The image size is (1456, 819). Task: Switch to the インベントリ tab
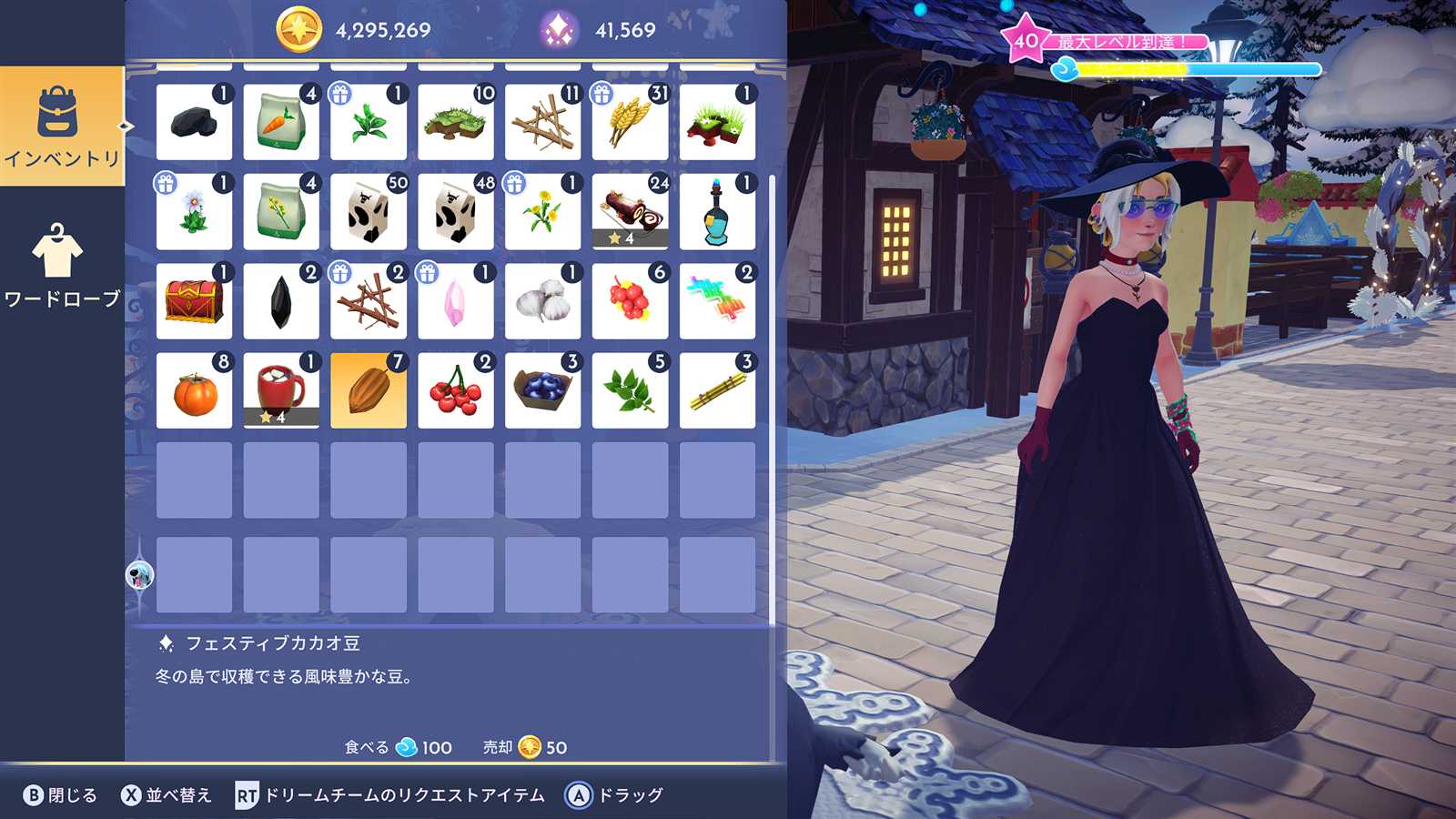[62, 126]
